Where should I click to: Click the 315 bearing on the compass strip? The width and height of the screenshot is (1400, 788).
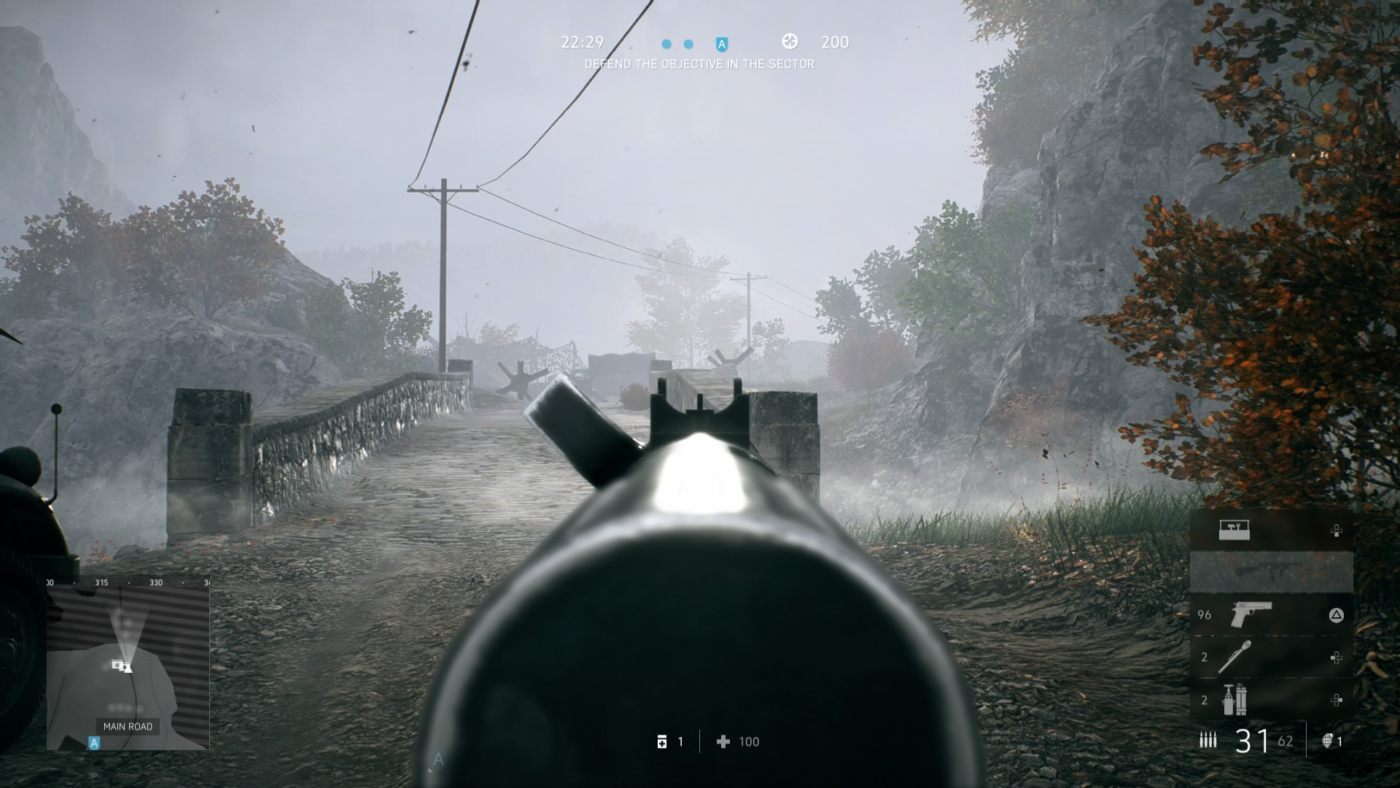[x=102, y=582]
